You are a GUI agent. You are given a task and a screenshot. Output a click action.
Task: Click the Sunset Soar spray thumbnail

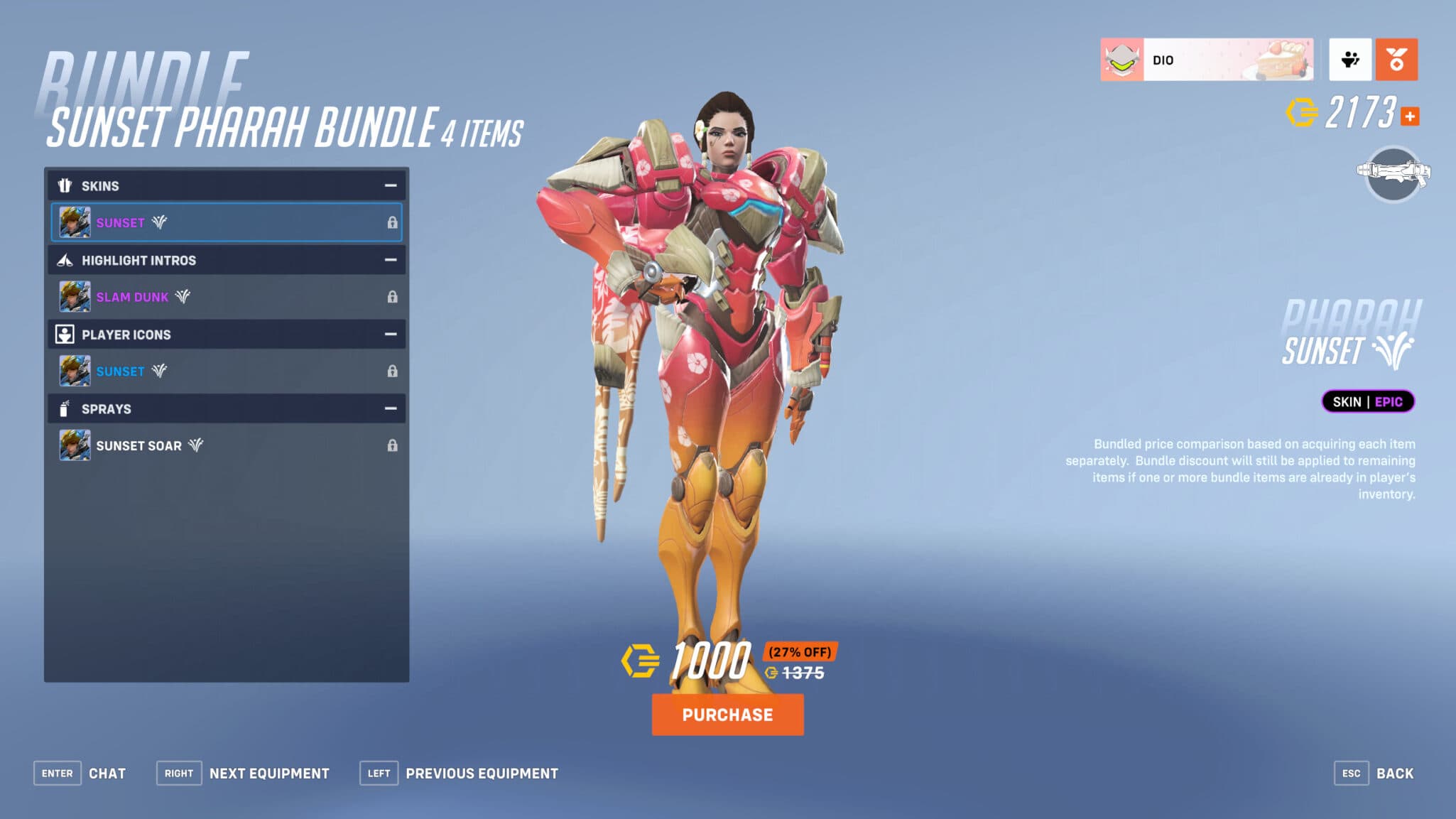(x=75, y=445)
